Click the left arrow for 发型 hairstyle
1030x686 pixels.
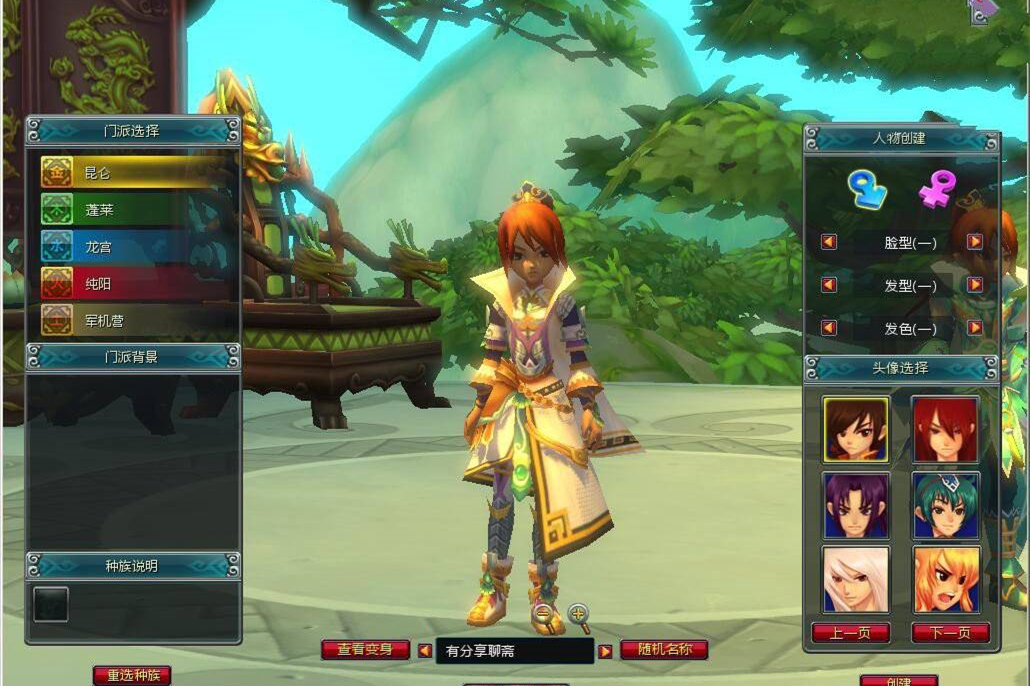(829, 285)
